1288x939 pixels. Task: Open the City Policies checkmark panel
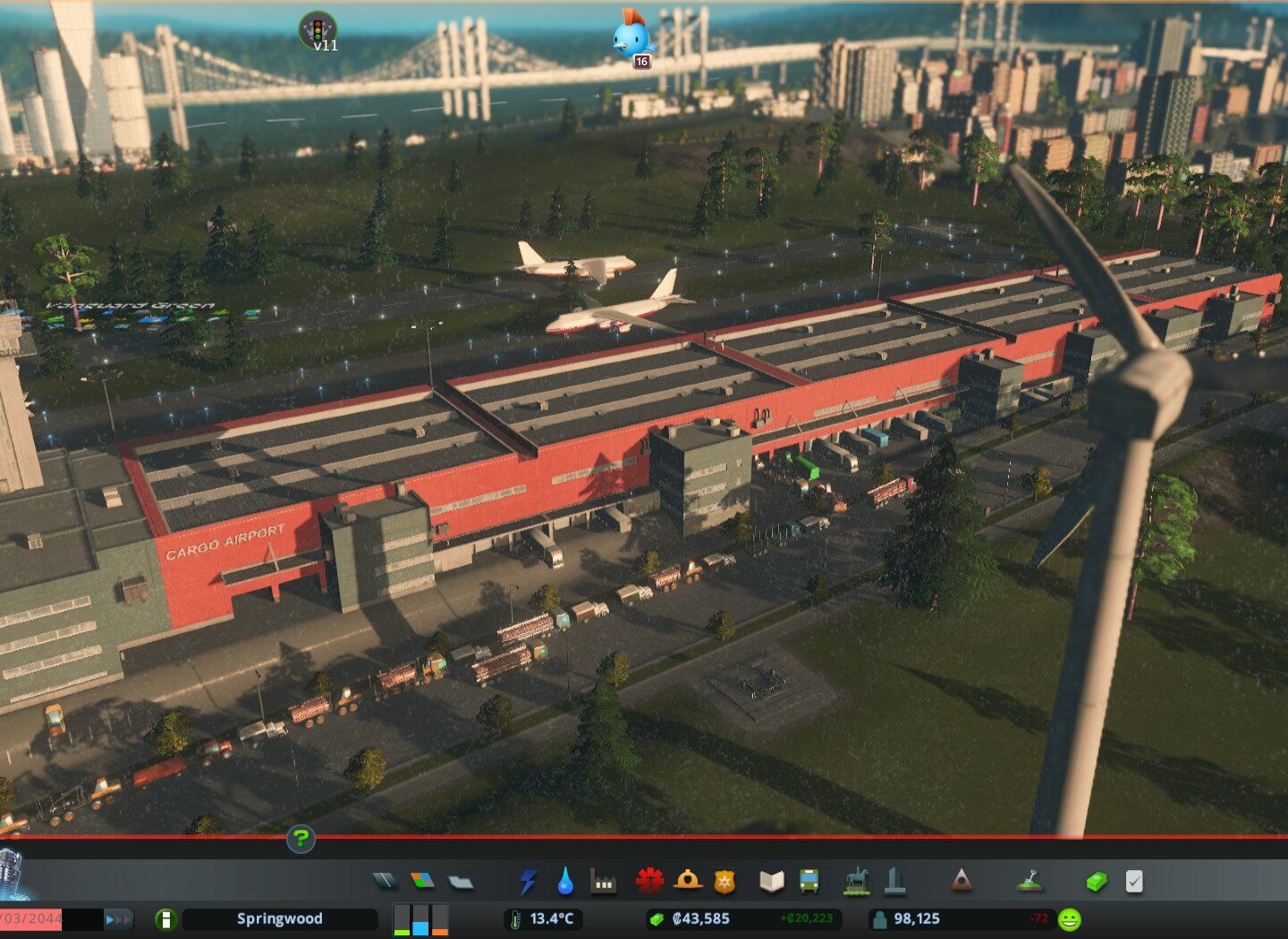point(1134,883)
